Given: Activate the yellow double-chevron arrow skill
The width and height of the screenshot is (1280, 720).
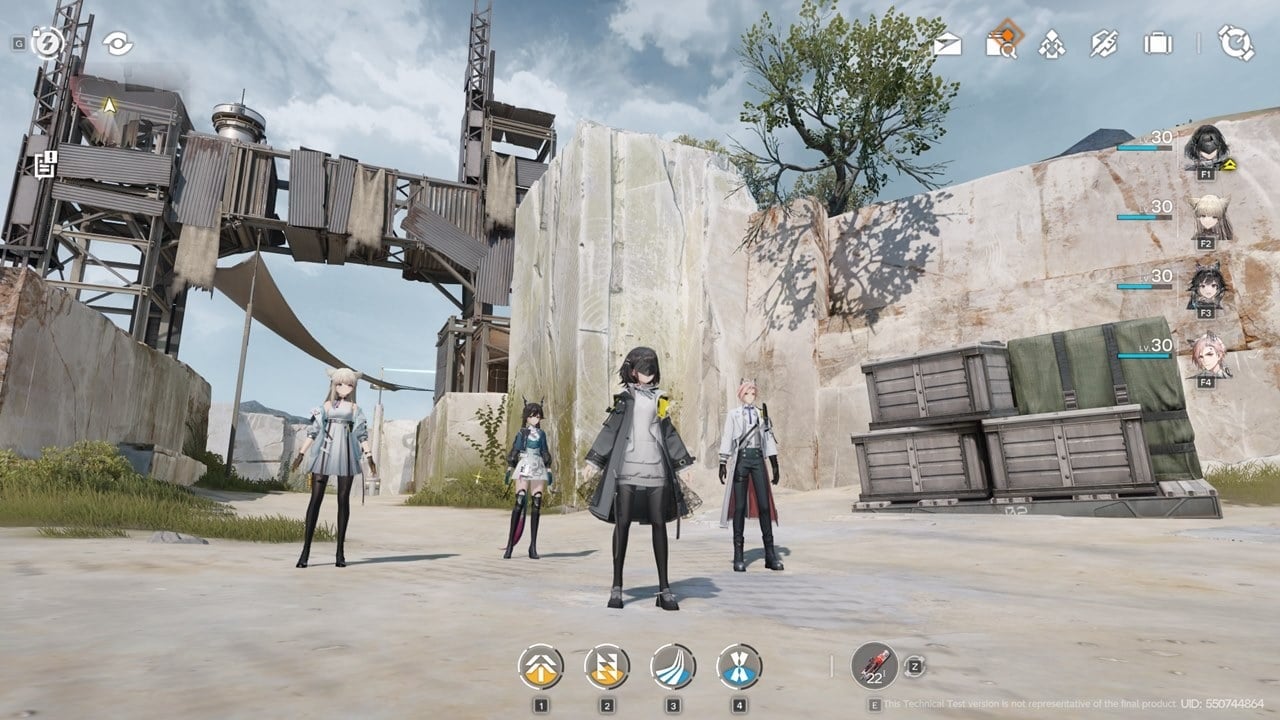Looking at the screenshot, I should click(541, 666).
